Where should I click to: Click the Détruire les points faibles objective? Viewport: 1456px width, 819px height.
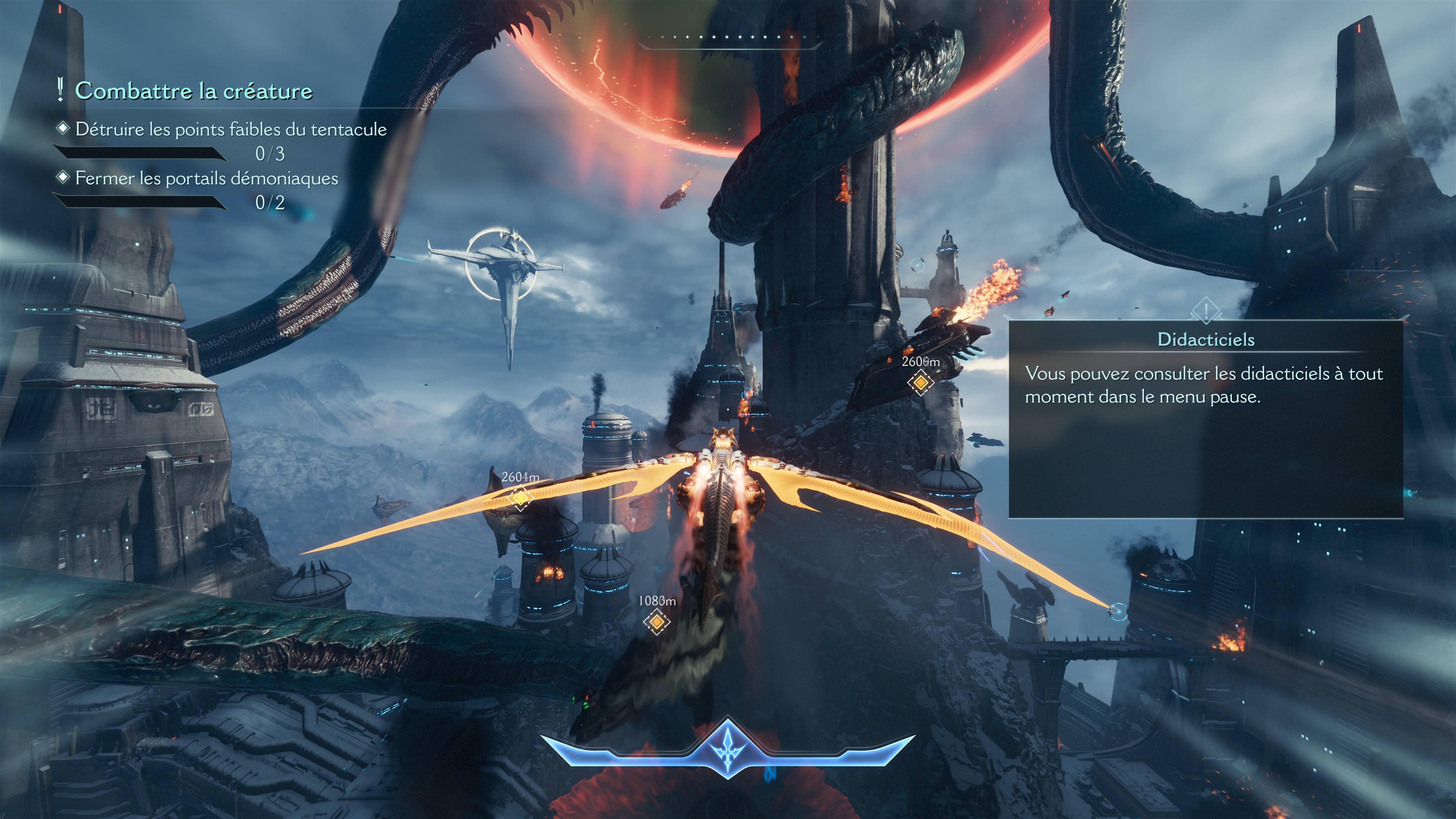click(x=231, y=129)
